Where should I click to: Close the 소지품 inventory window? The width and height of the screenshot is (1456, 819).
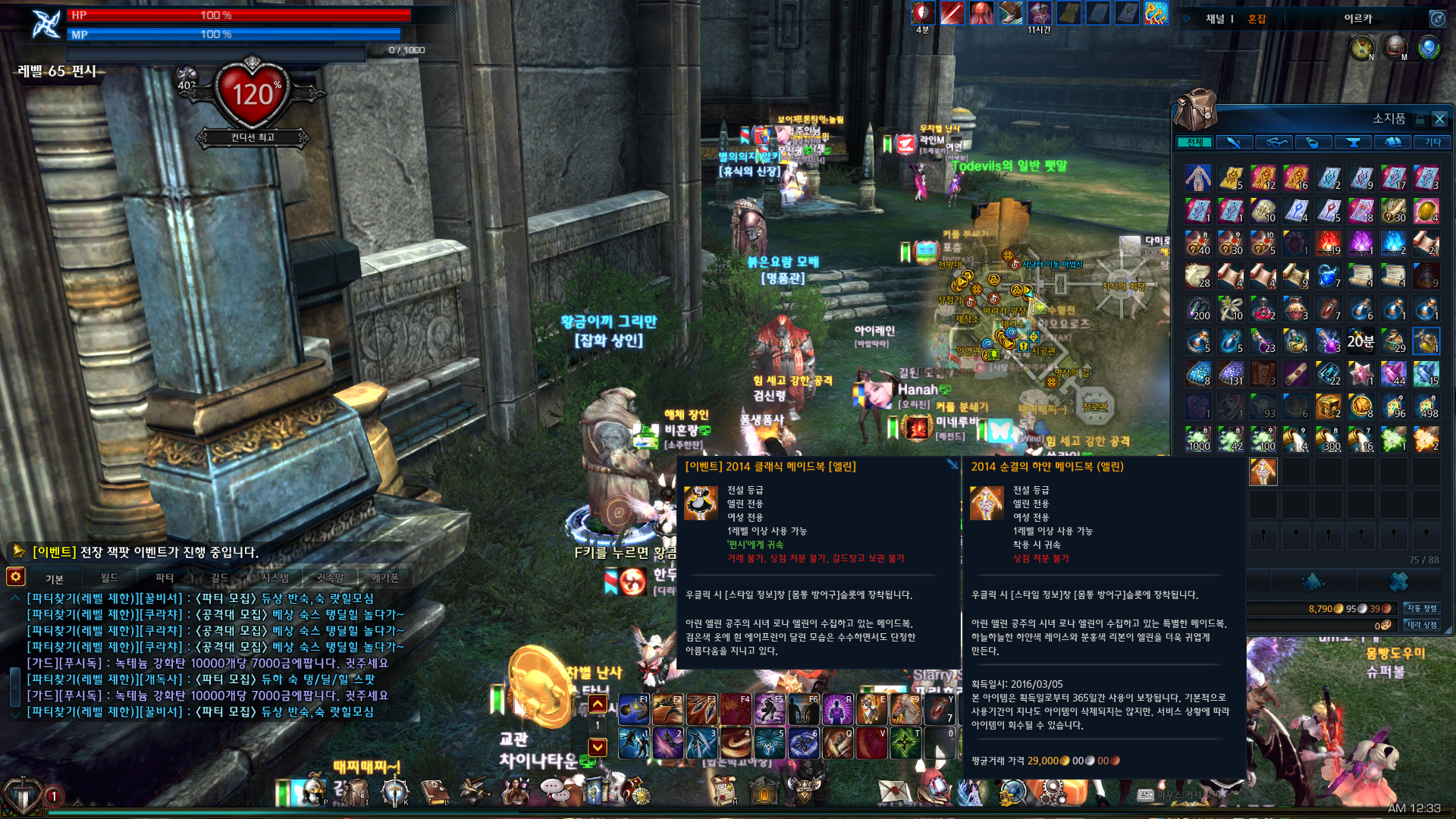coord(1439,119)
